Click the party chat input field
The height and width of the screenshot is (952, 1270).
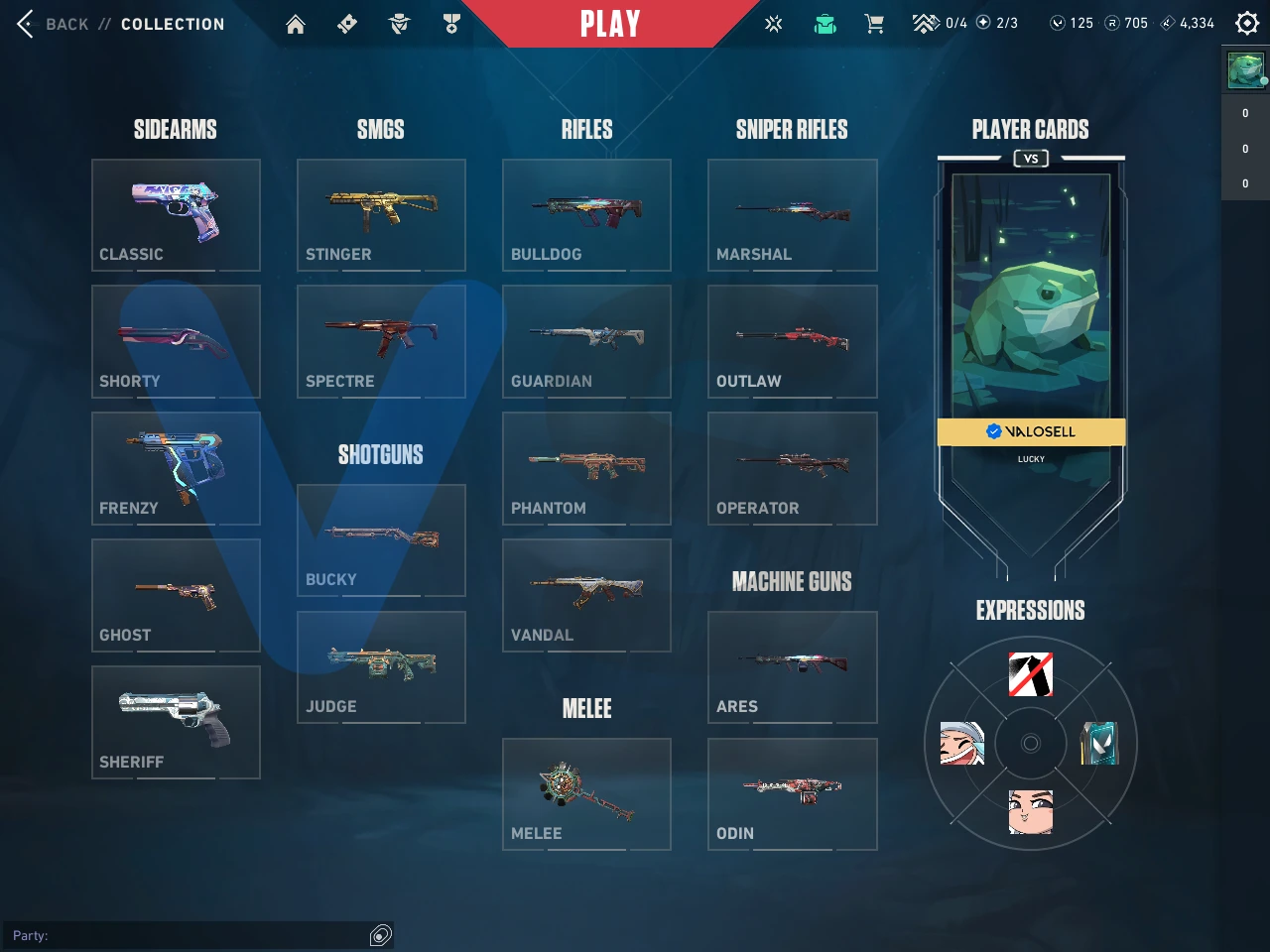click(x=189, y=935)
